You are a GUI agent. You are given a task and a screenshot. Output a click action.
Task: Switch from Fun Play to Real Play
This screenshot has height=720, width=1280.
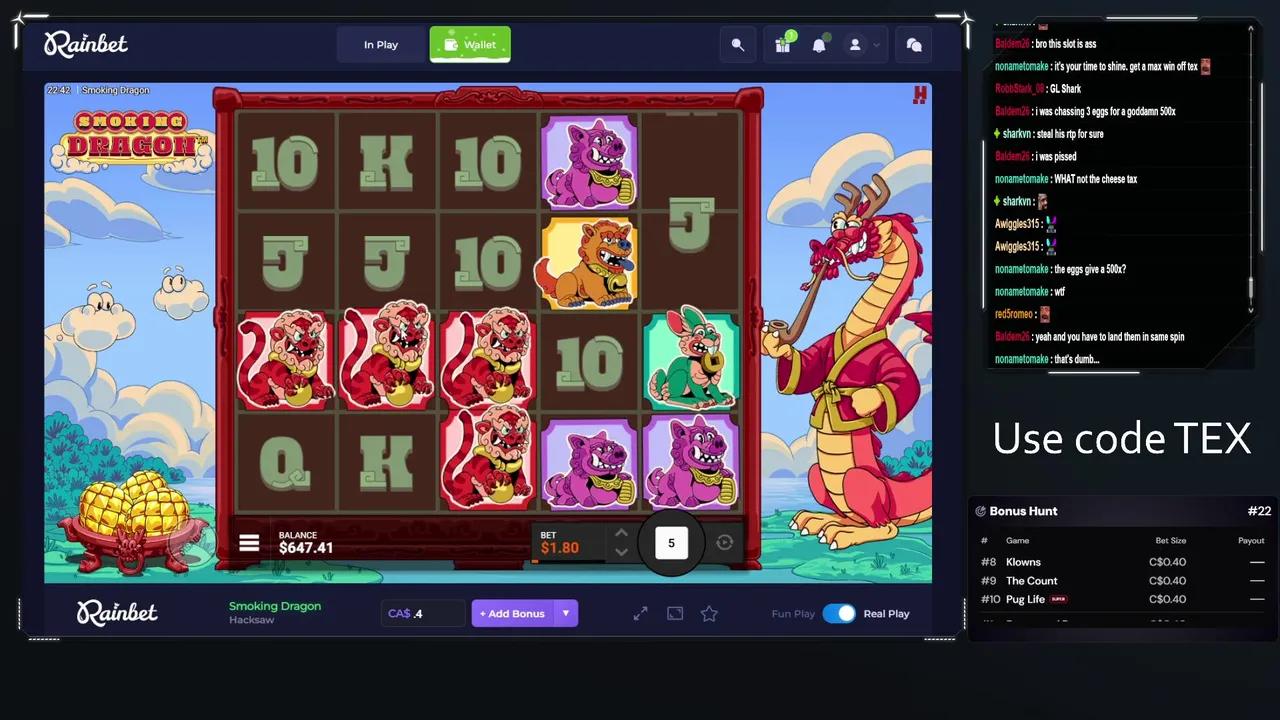click(839, 613)
